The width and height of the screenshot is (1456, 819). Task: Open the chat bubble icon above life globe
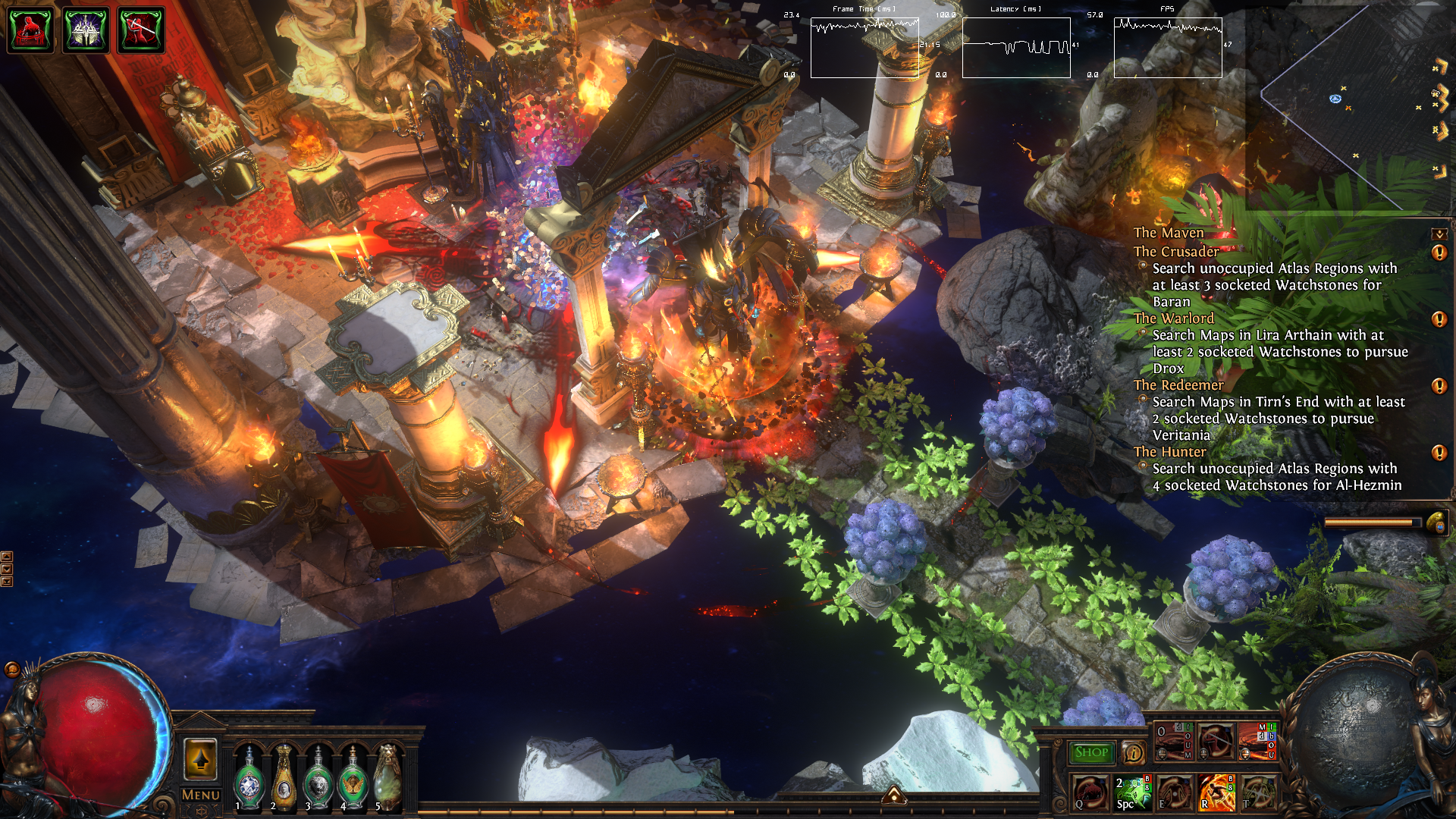(x=12, y=669)
